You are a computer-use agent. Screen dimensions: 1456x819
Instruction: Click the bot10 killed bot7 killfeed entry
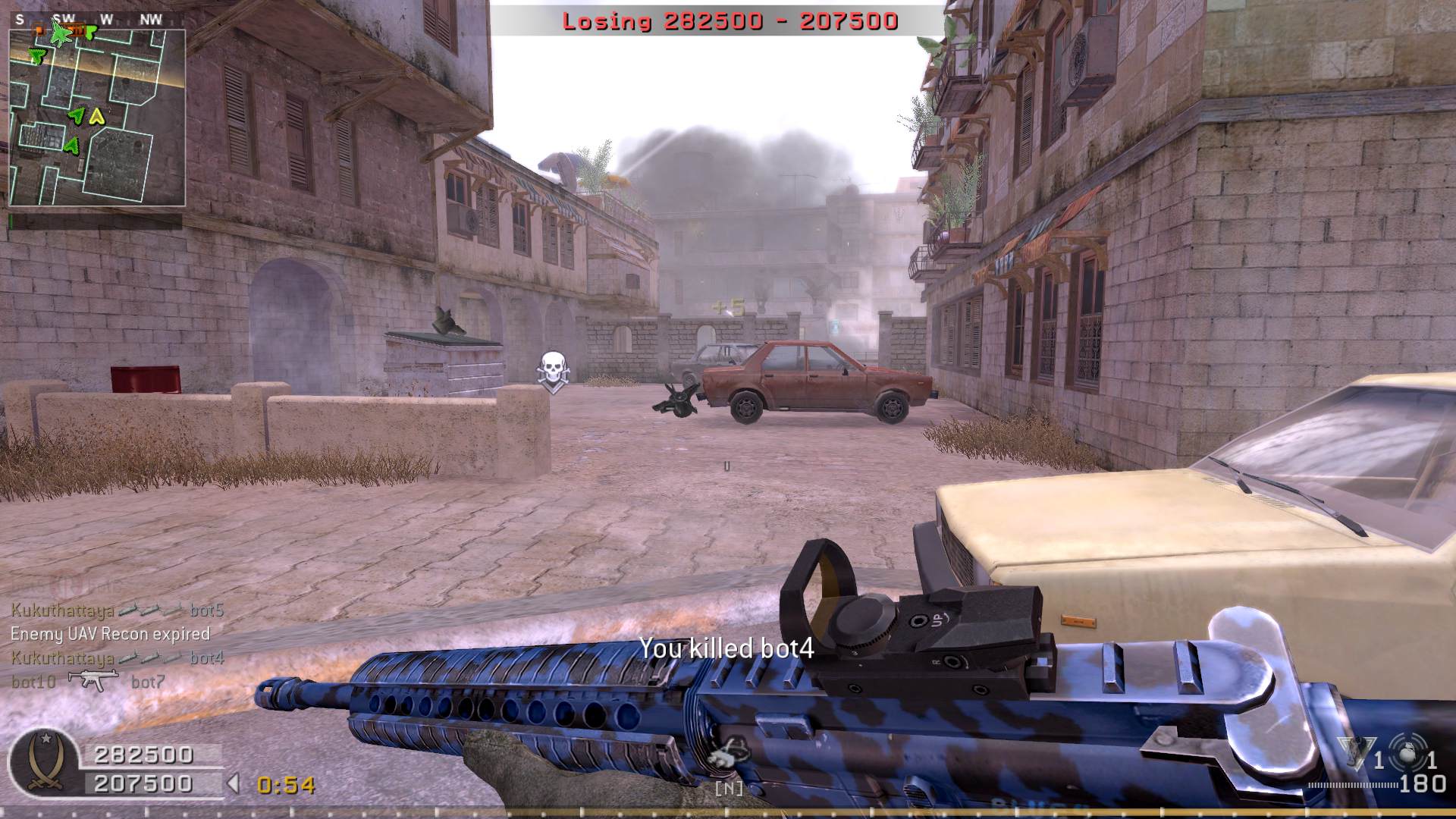(x=87, y=682)
